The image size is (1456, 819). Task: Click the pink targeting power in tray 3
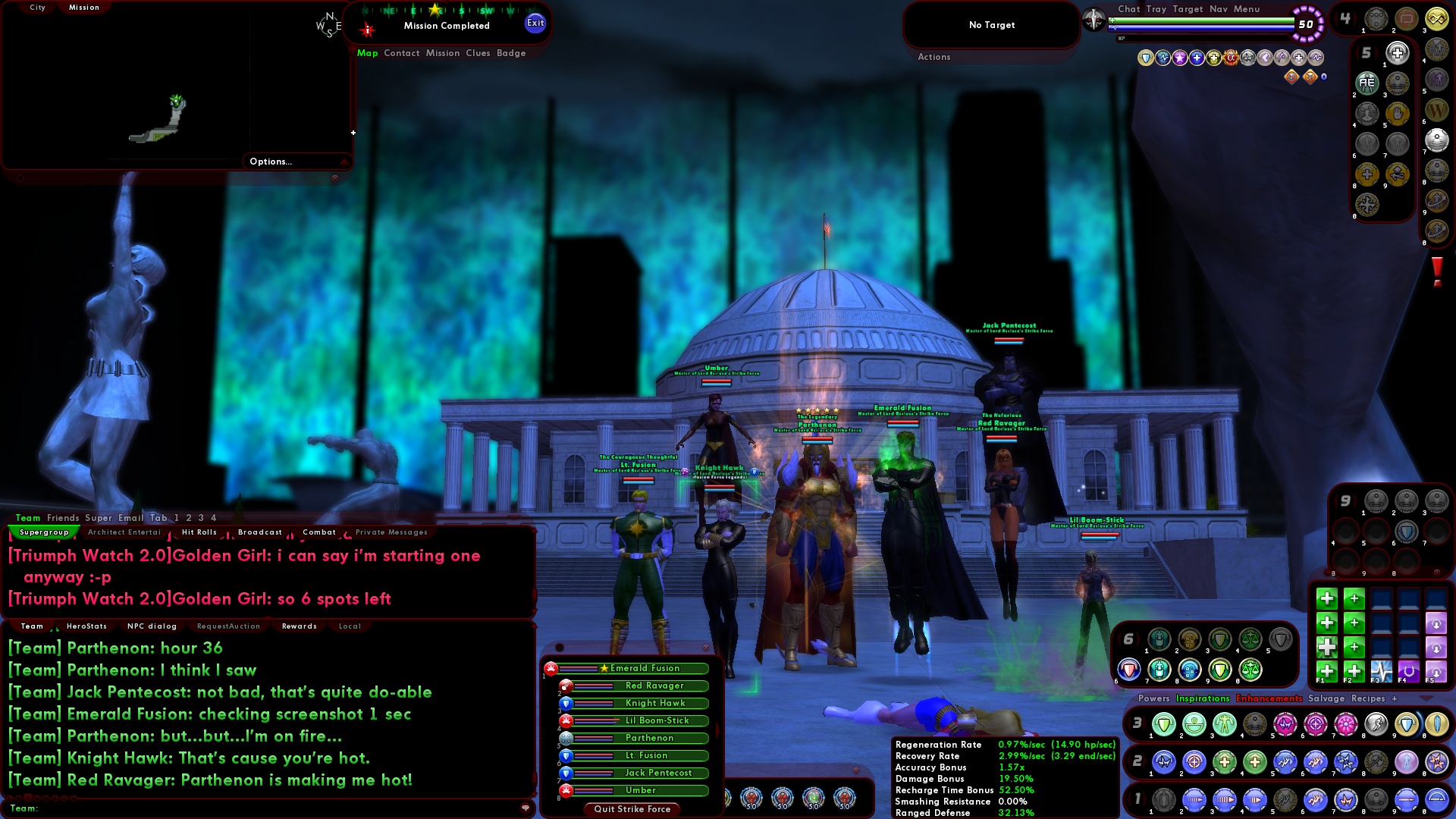(x=1314, y=724)
